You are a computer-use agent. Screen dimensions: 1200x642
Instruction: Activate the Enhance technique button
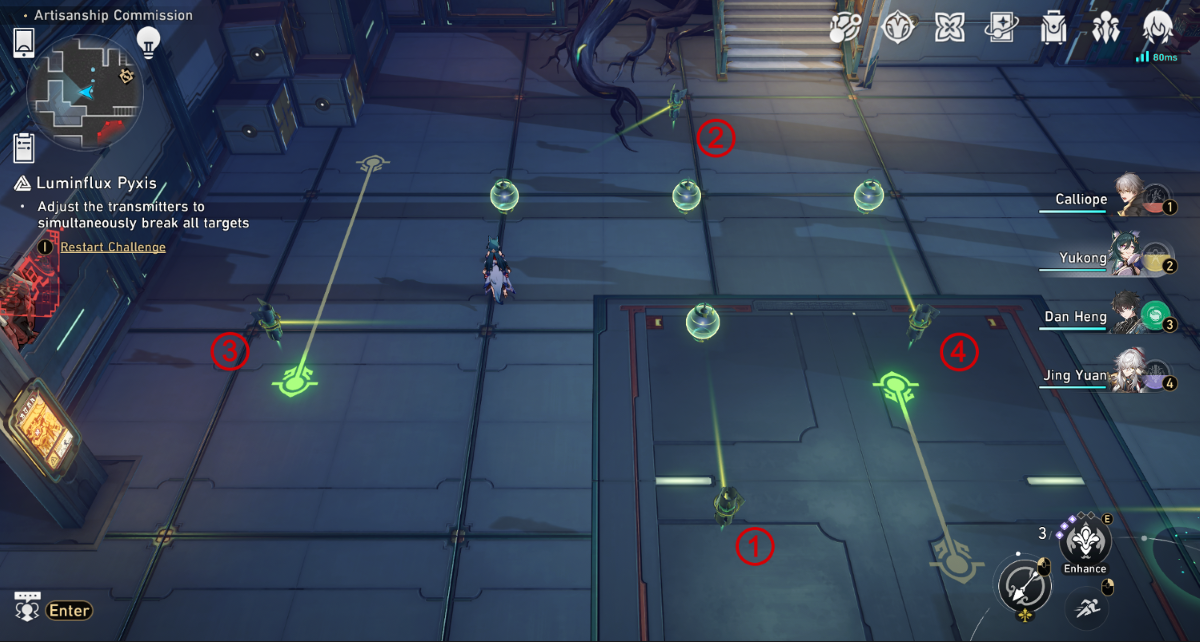pos(1085,544)
